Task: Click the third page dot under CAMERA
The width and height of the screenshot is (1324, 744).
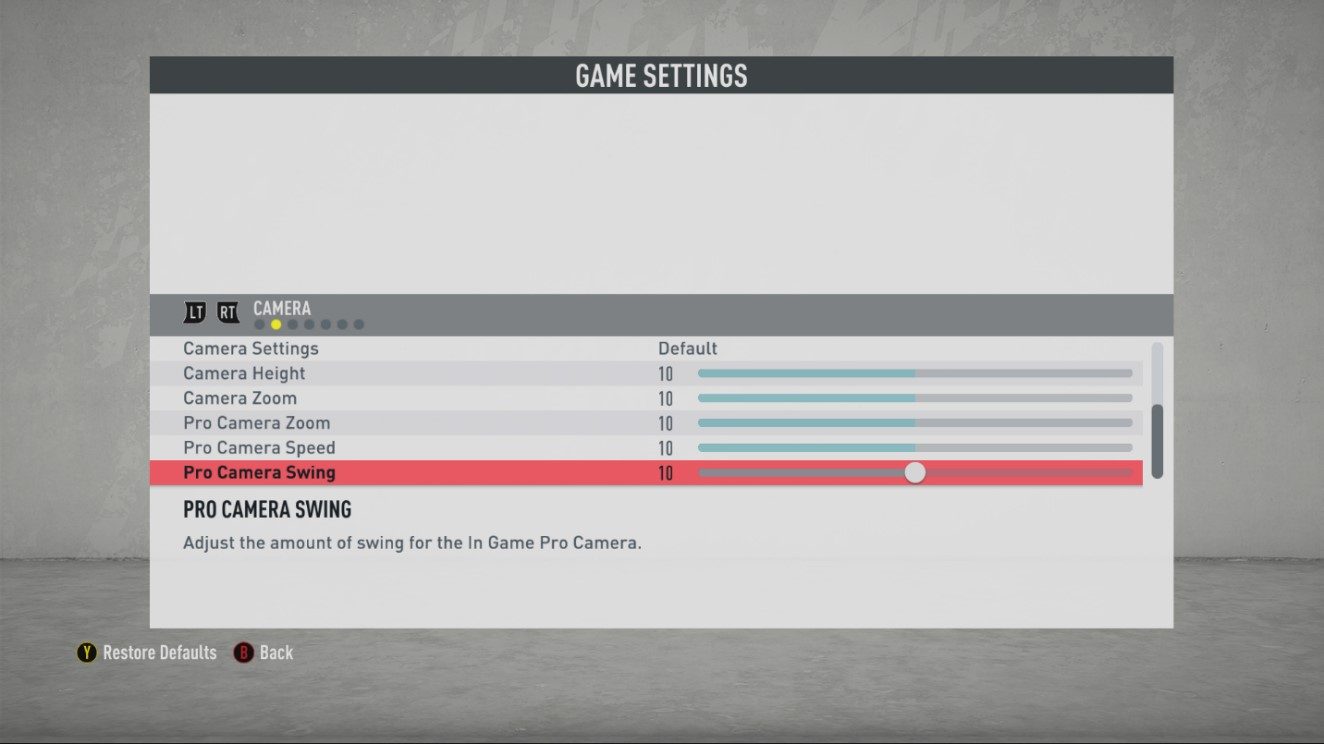Action: click(x=293, y=324)
